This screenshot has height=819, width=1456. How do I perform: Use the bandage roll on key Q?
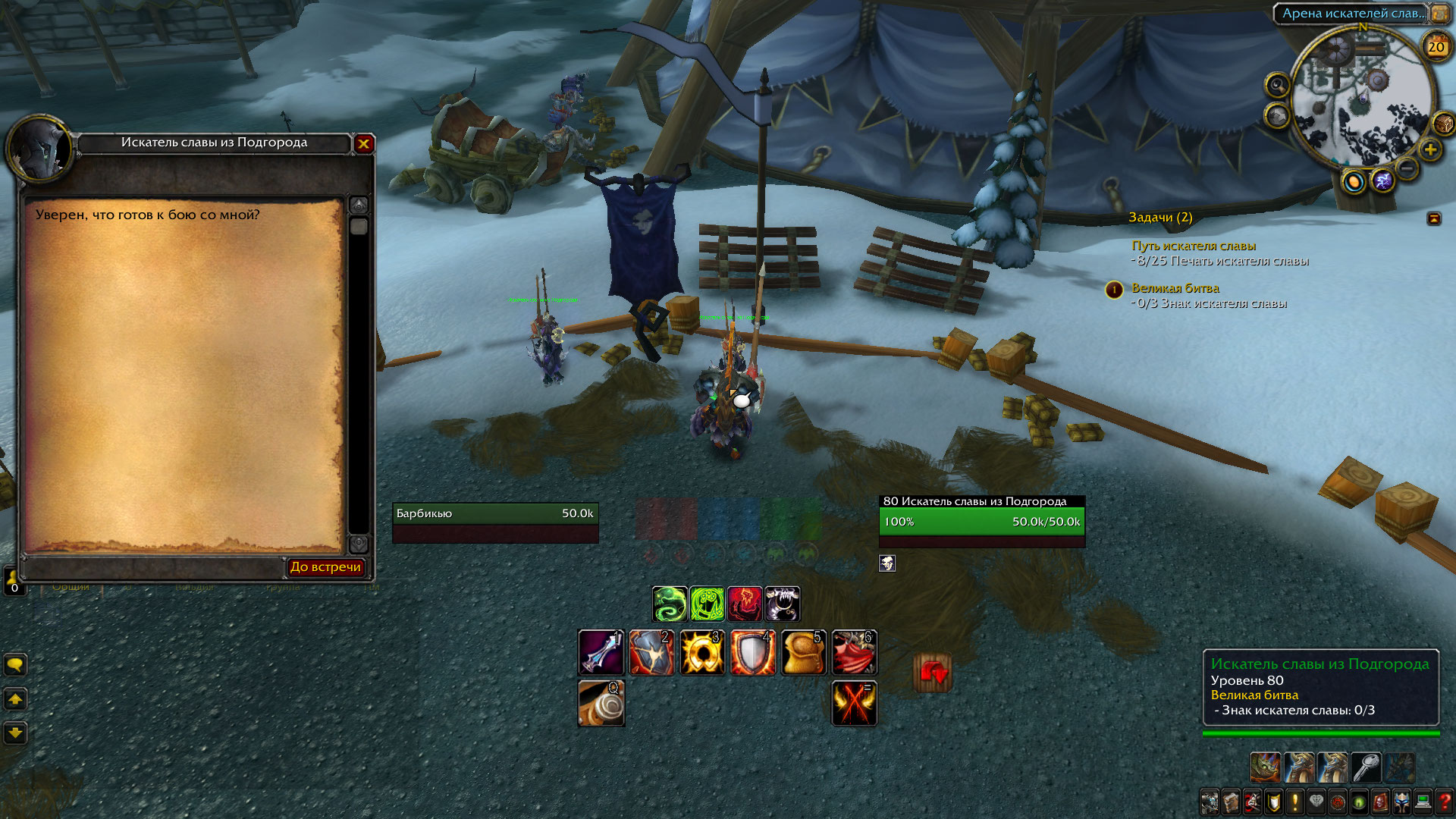[601, 703]
